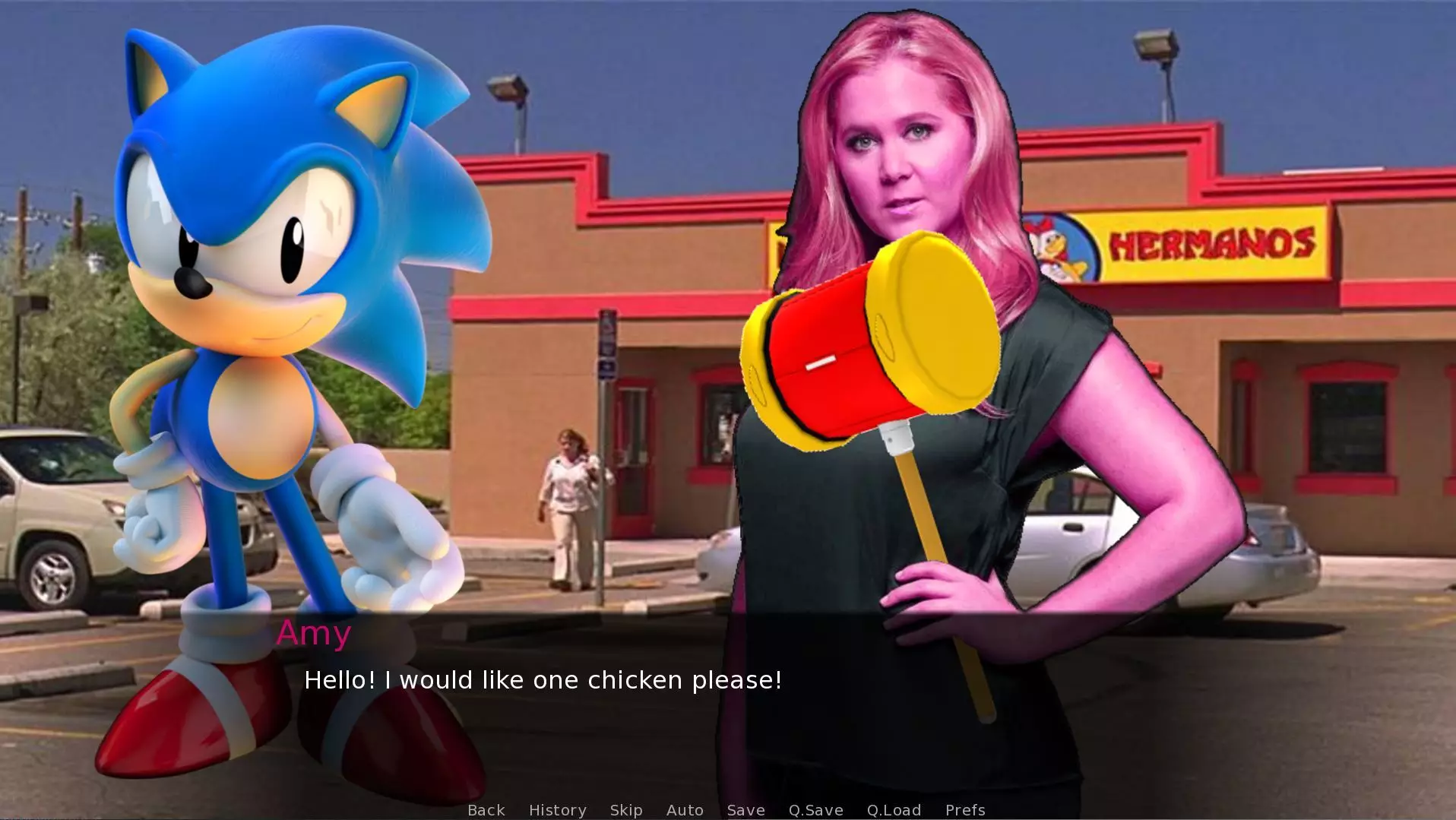Click the Back option in the quick menu
The width and height of the screenshot is (1456, 820).
486,810
